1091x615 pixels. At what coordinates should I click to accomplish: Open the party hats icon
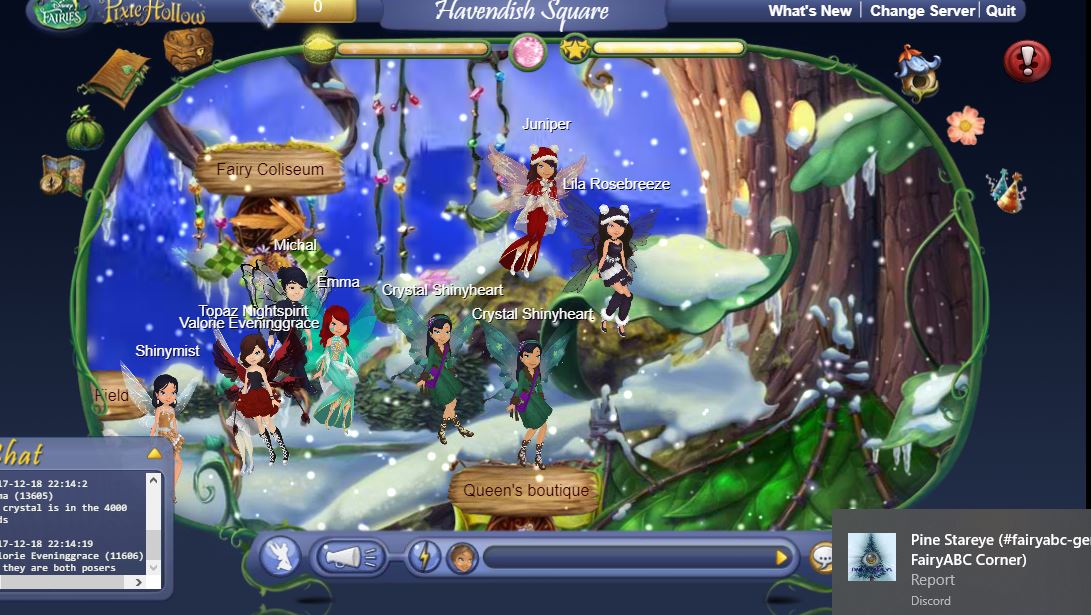click(x=1005, y=190)
